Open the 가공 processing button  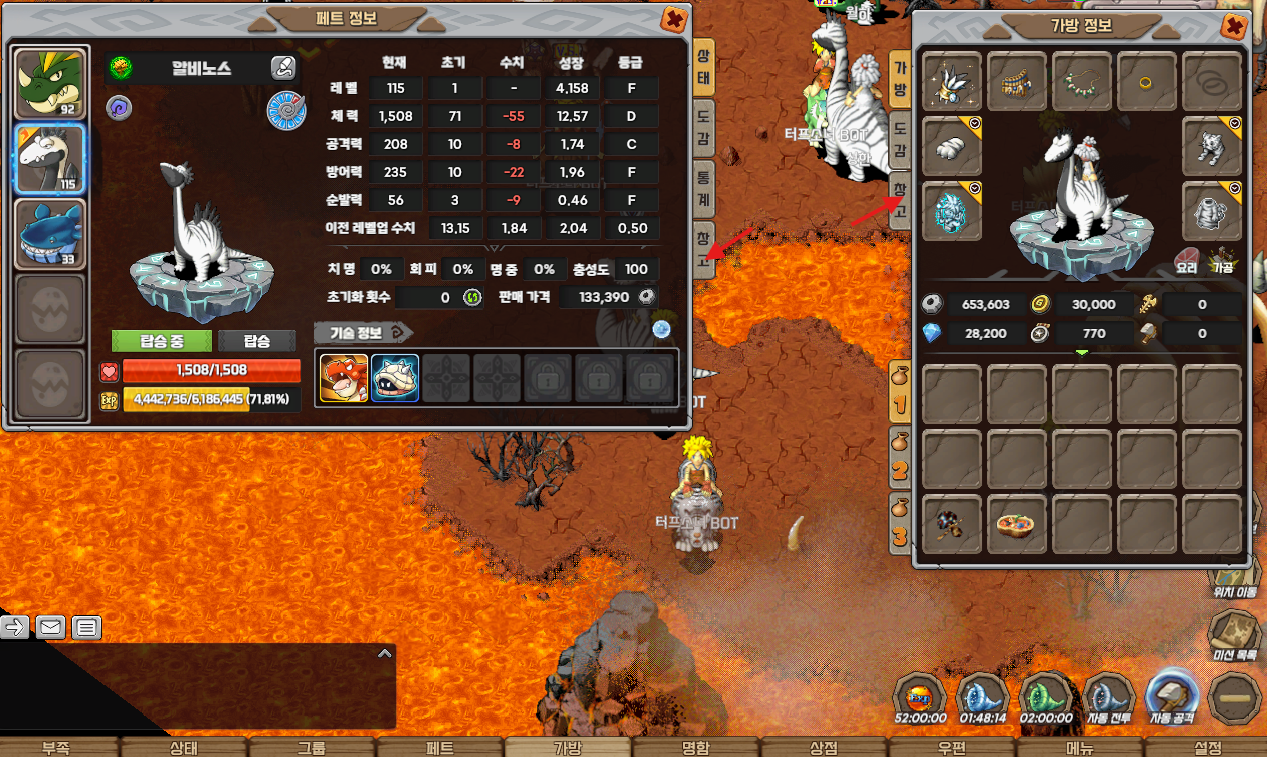(x=1224, y=260)
